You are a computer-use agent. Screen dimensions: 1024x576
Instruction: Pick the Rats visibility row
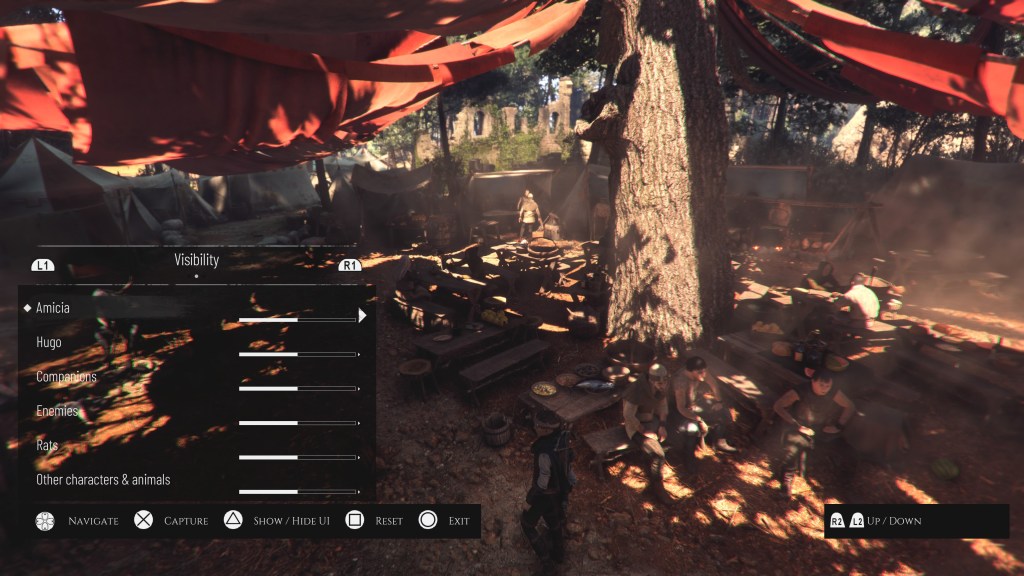tap(47, 445)
